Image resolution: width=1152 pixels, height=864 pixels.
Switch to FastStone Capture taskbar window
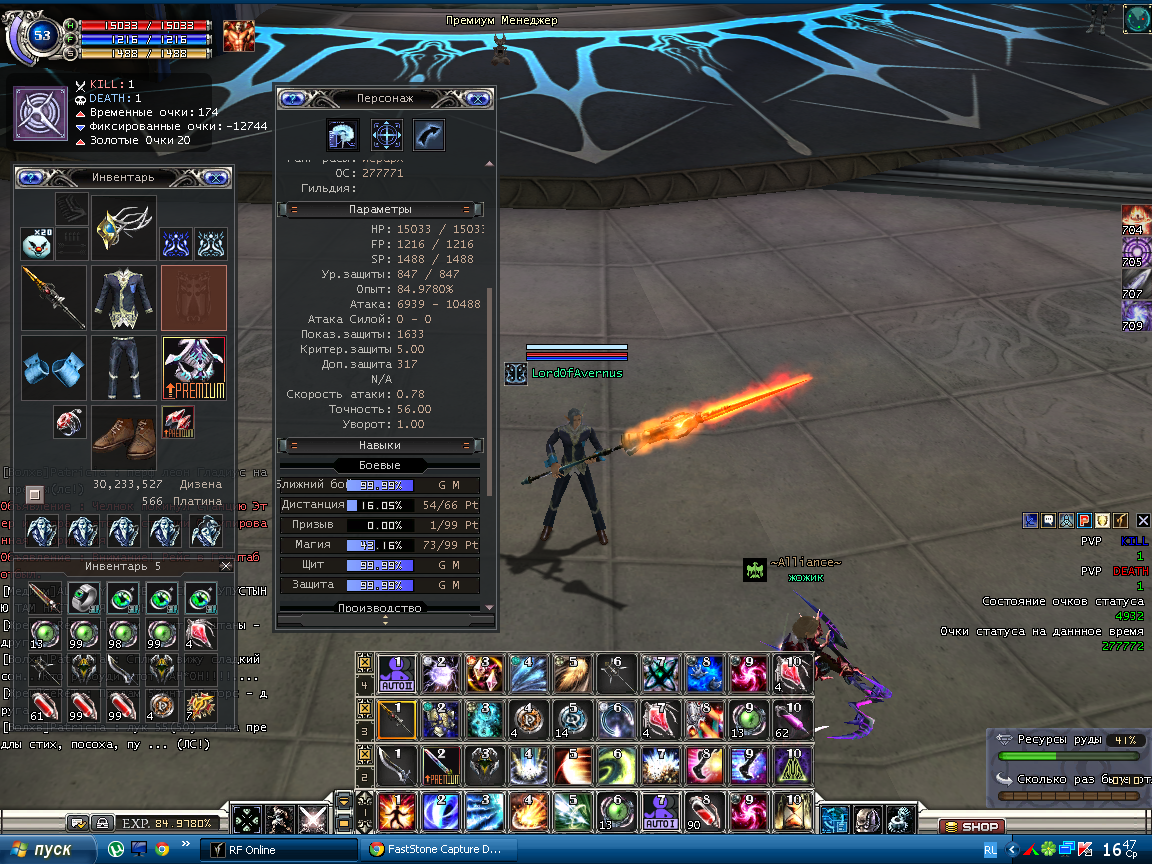(x=434, y=849)
